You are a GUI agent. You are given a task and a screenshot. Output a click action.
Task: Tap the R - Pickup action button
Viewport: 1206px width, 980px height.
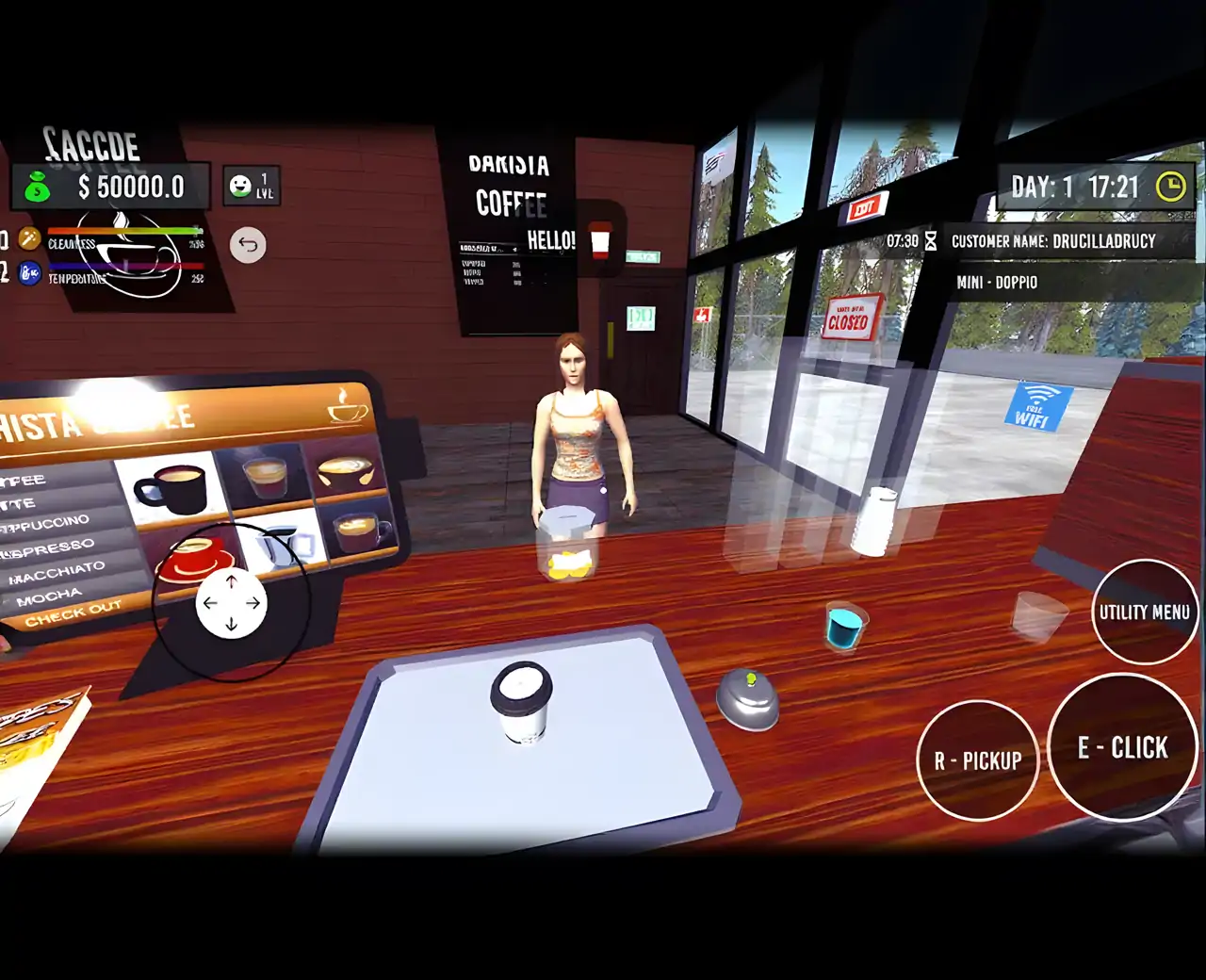(977, 760)
